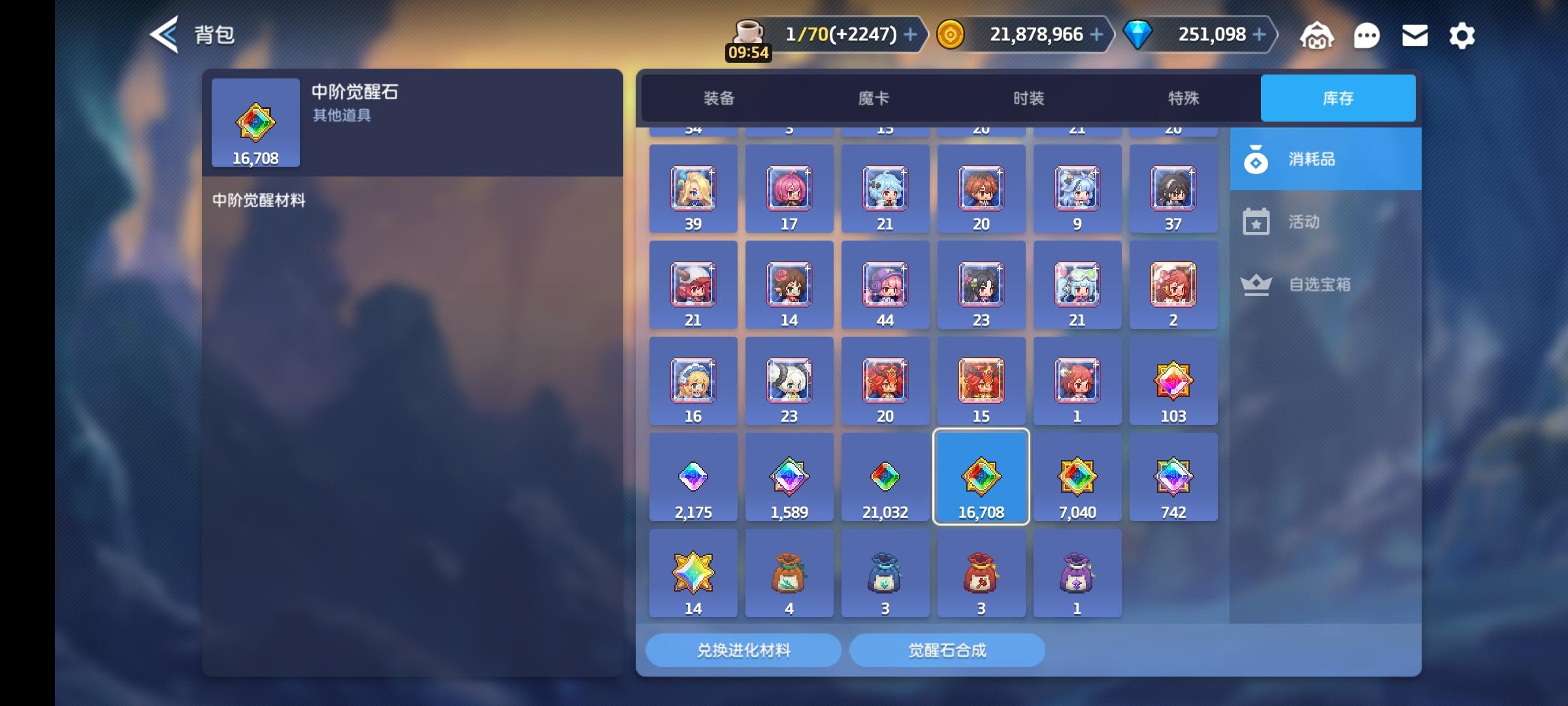Open diamond top-up via its plus button

[1260, 34]
